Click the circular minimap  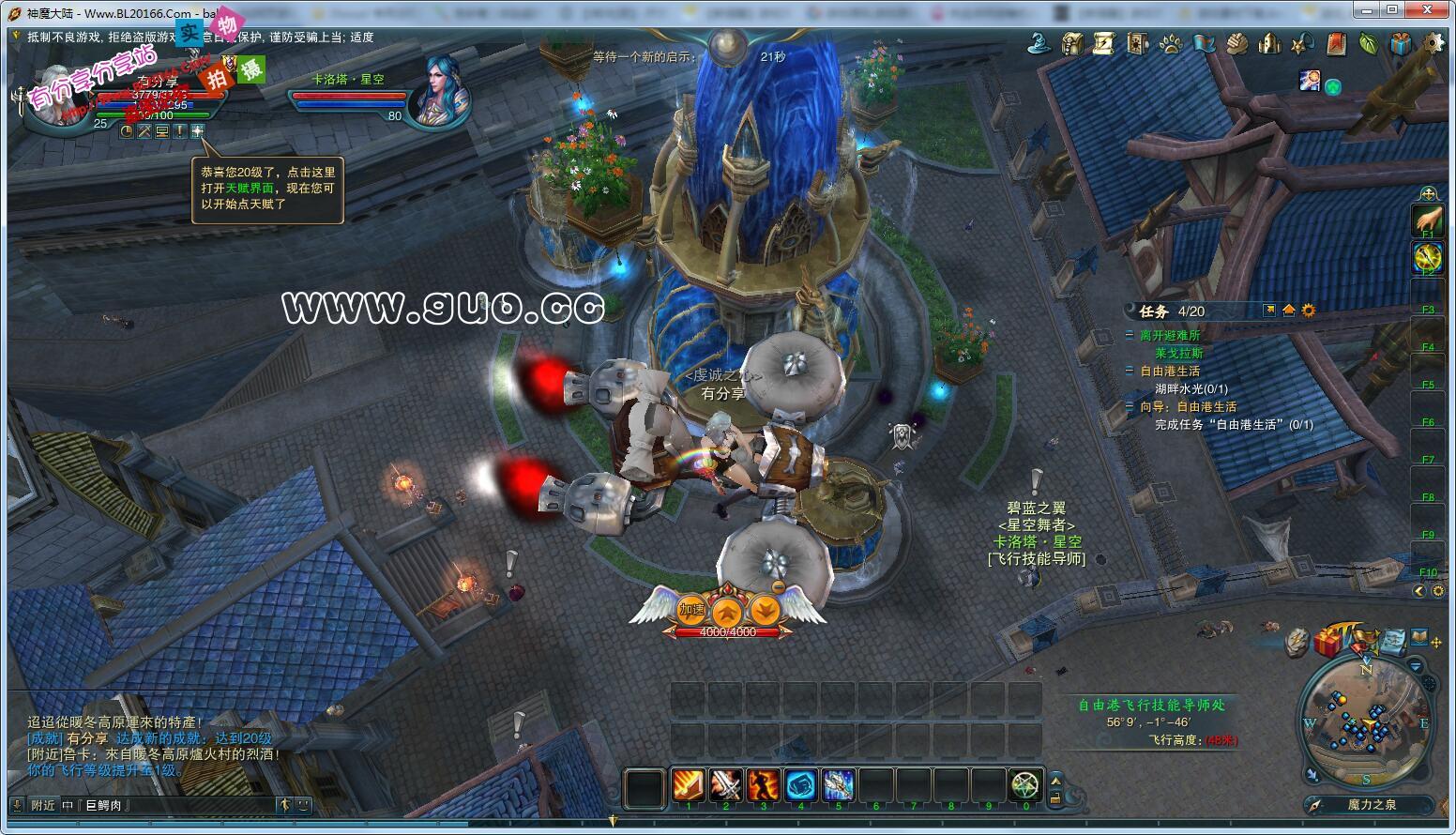(1367, 721)
